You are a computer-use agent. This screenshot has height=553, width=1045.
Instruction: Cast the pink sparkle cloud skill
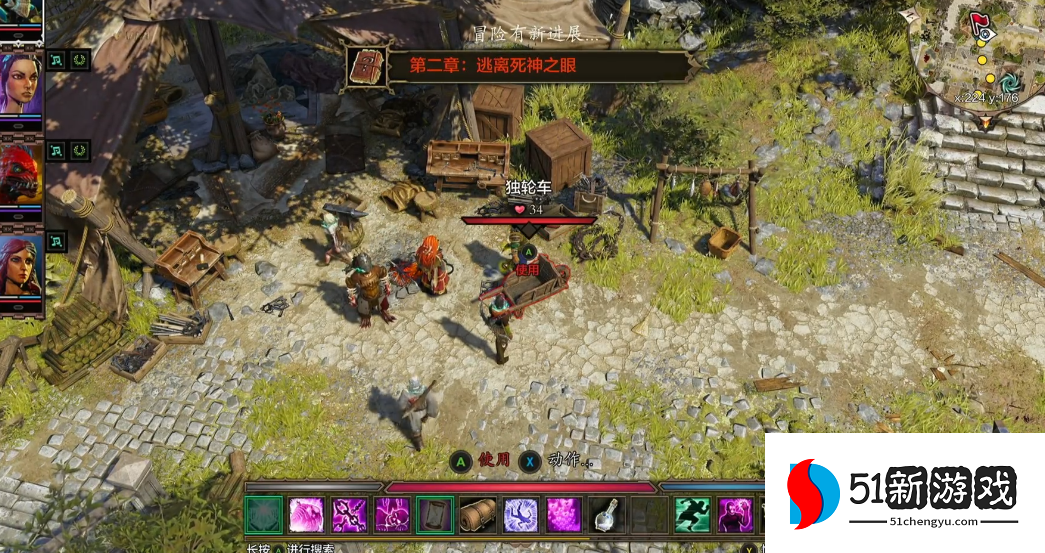pyautogui.click(x=564, y=515)
